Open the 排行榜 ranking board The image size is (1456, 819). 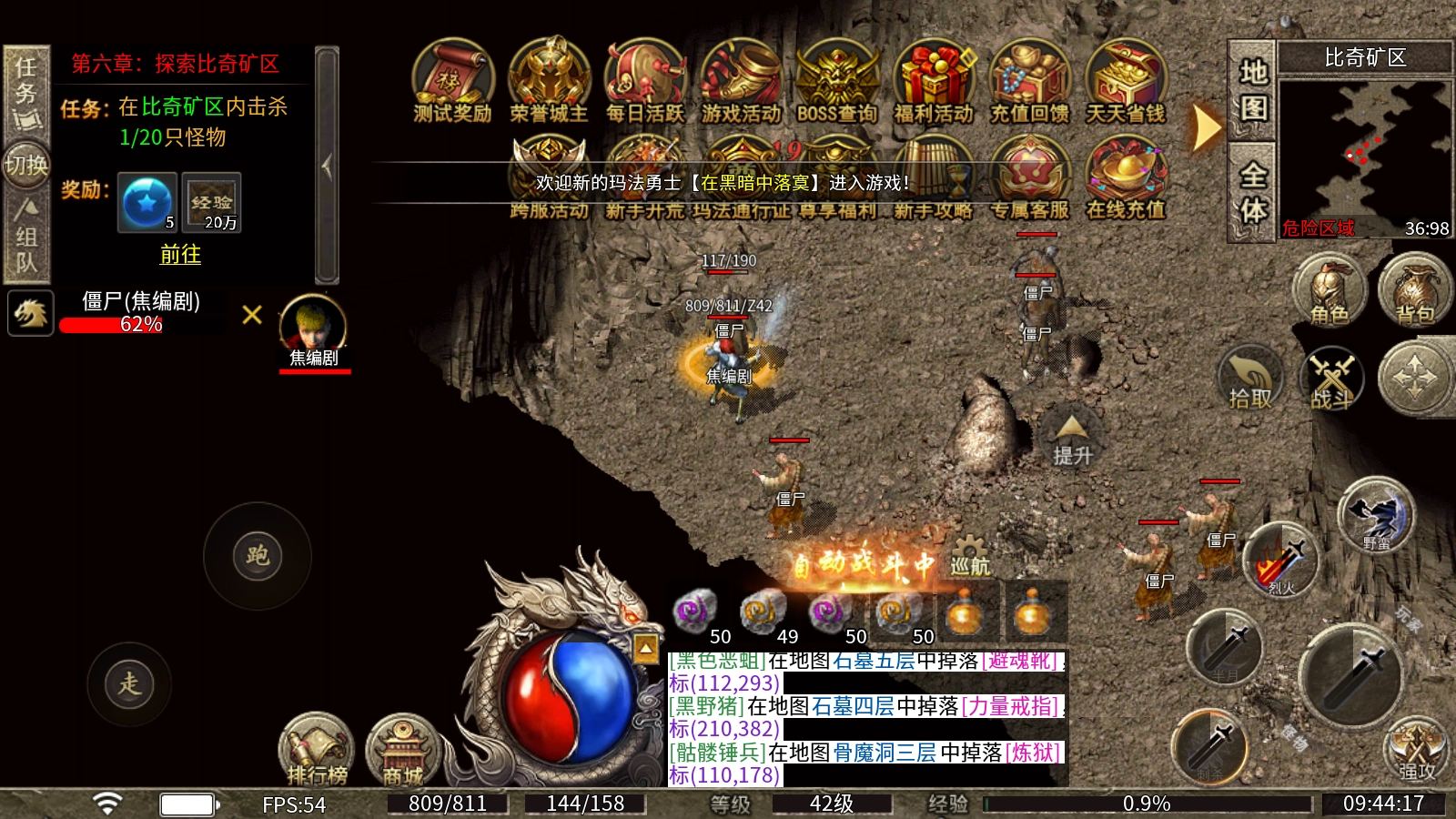pos(317,750)
